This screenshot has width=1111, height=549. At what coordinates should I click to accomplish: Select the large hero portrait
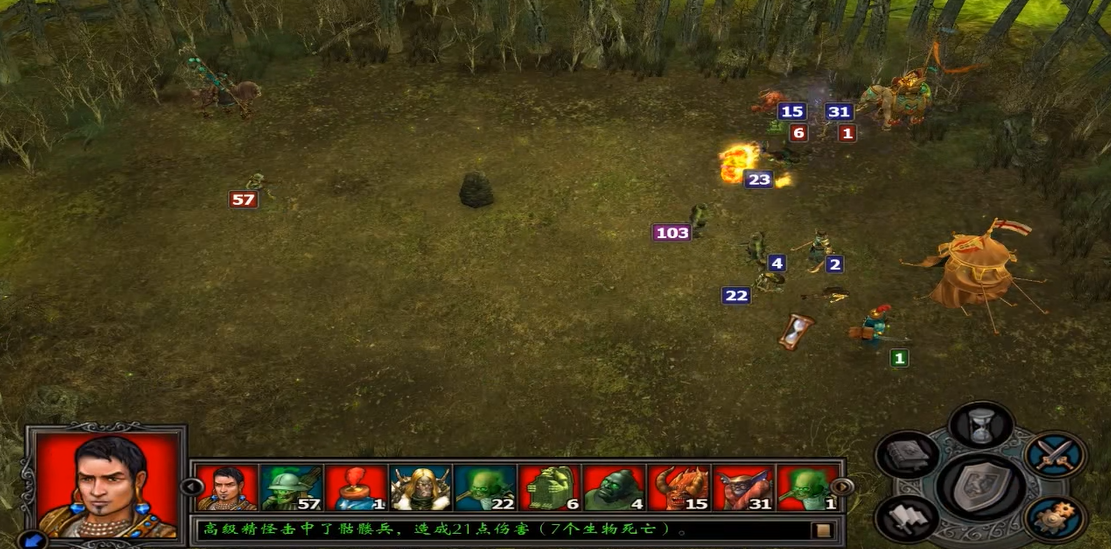(x=106, y=484)
